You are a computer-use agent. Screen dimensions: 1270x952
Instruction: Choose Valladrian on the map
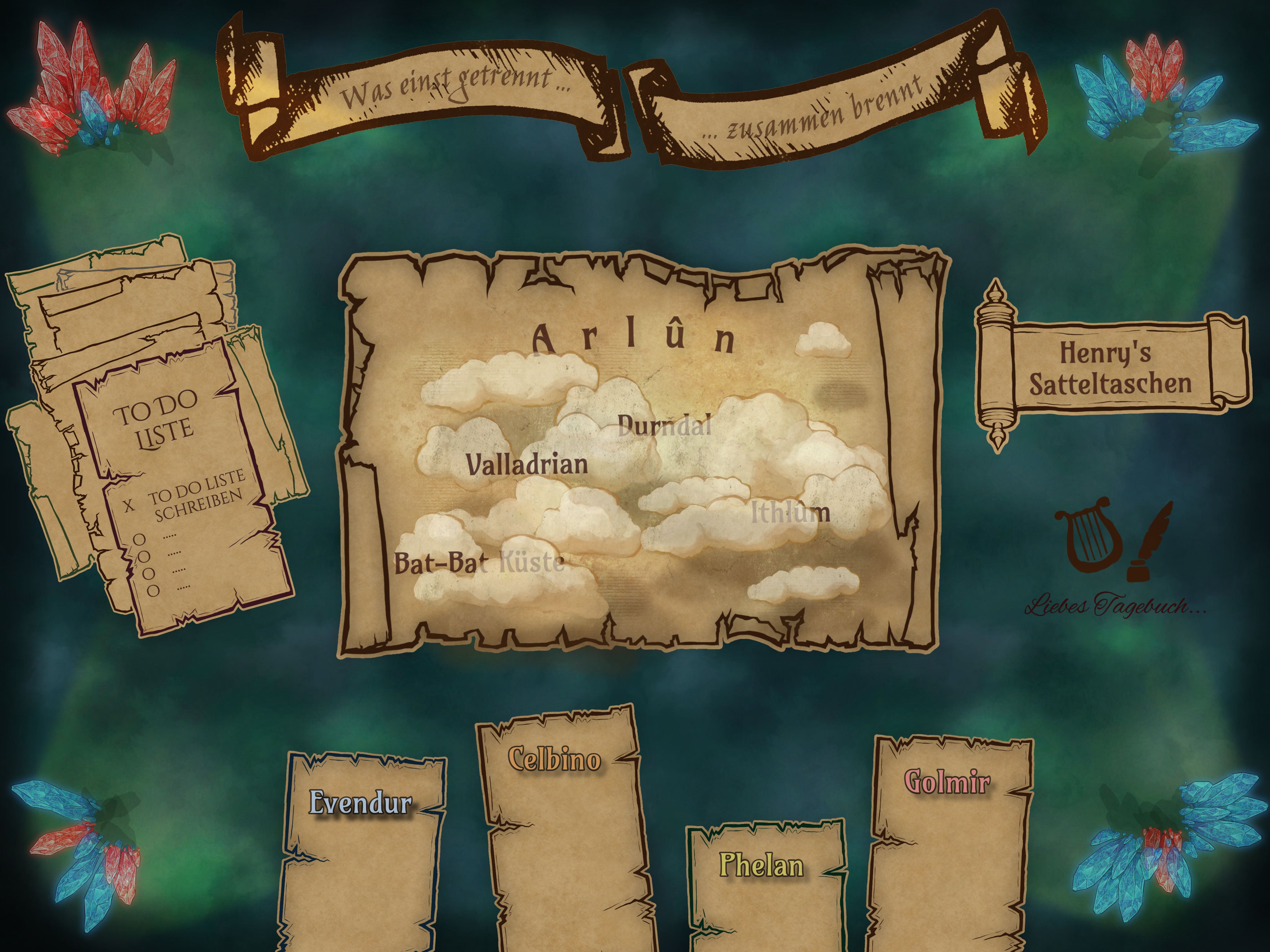point(526,464)
